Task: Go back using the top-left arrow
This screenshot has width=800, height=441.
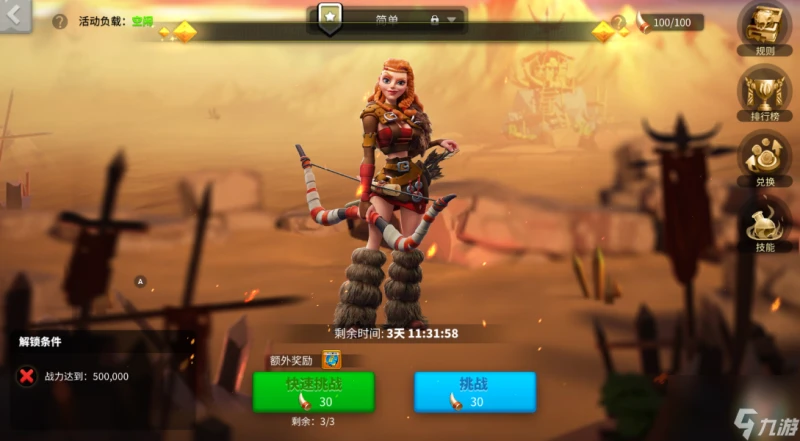Action: tap(15, 15)
